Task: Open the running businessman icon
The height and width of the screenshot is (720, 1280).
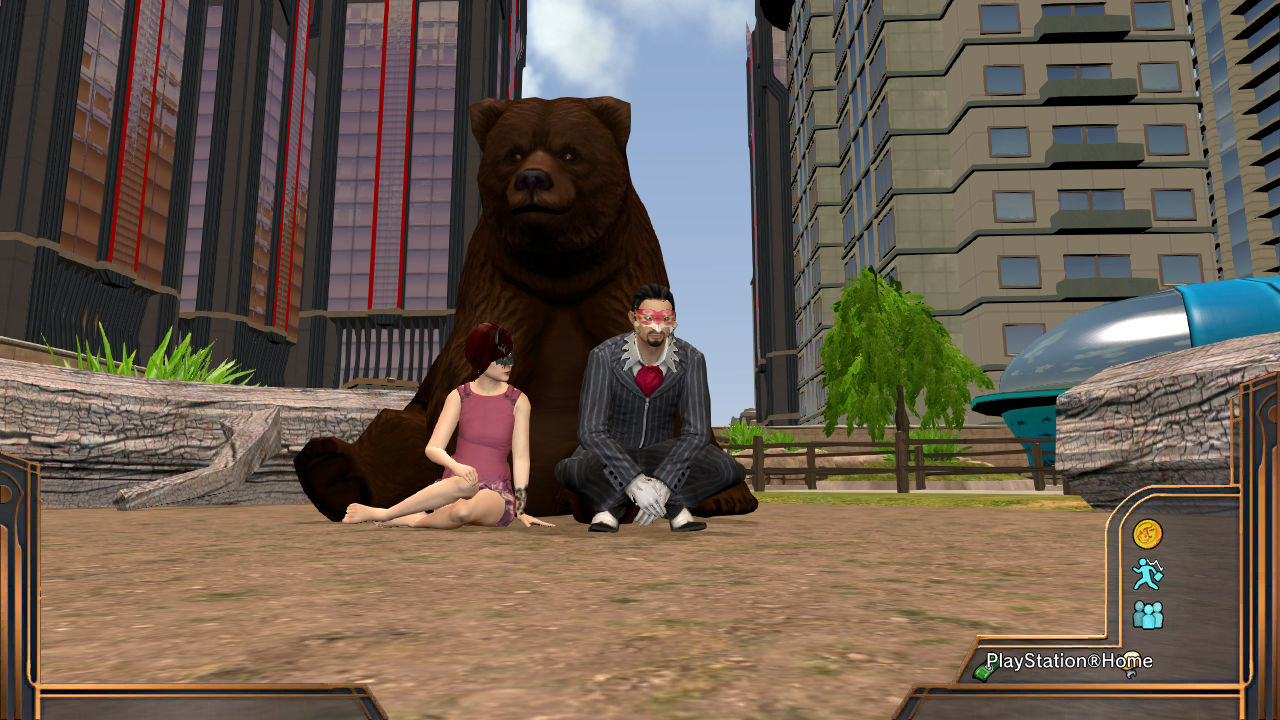Action: tap(1147, 574)
